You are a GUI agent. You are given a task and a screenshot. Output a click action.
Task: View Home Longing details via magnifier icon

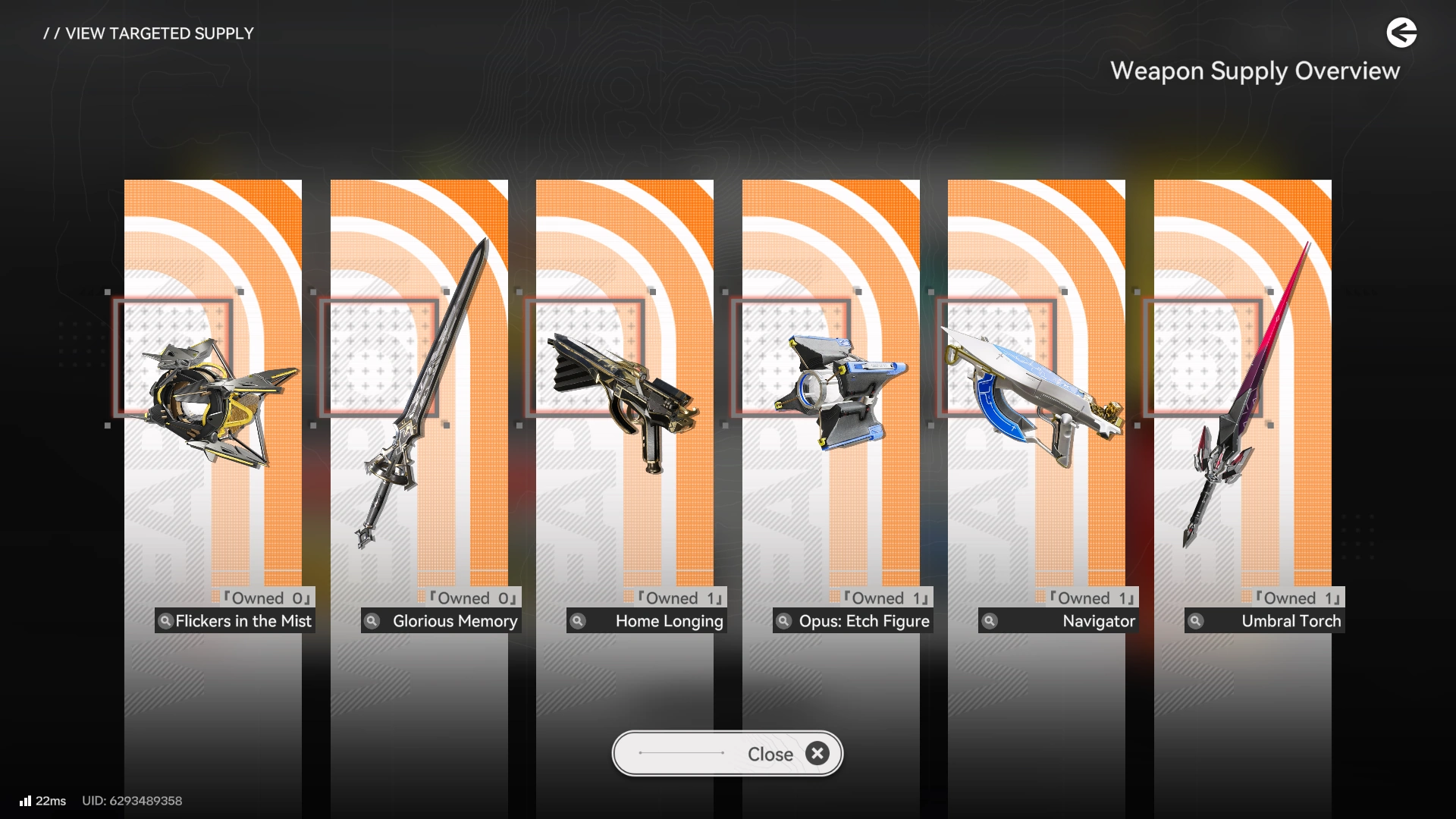pyautogui.click(x=578, y=621)
